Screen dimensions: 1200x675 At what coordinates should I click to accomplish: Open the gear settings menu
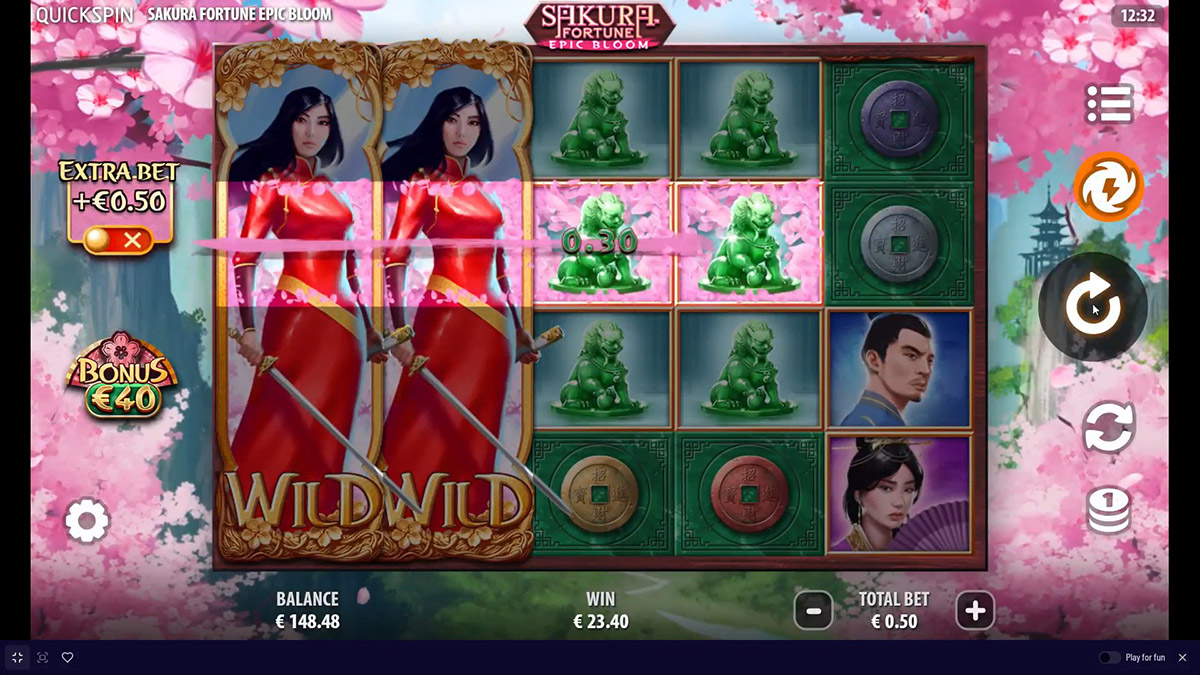click(87, 521)
